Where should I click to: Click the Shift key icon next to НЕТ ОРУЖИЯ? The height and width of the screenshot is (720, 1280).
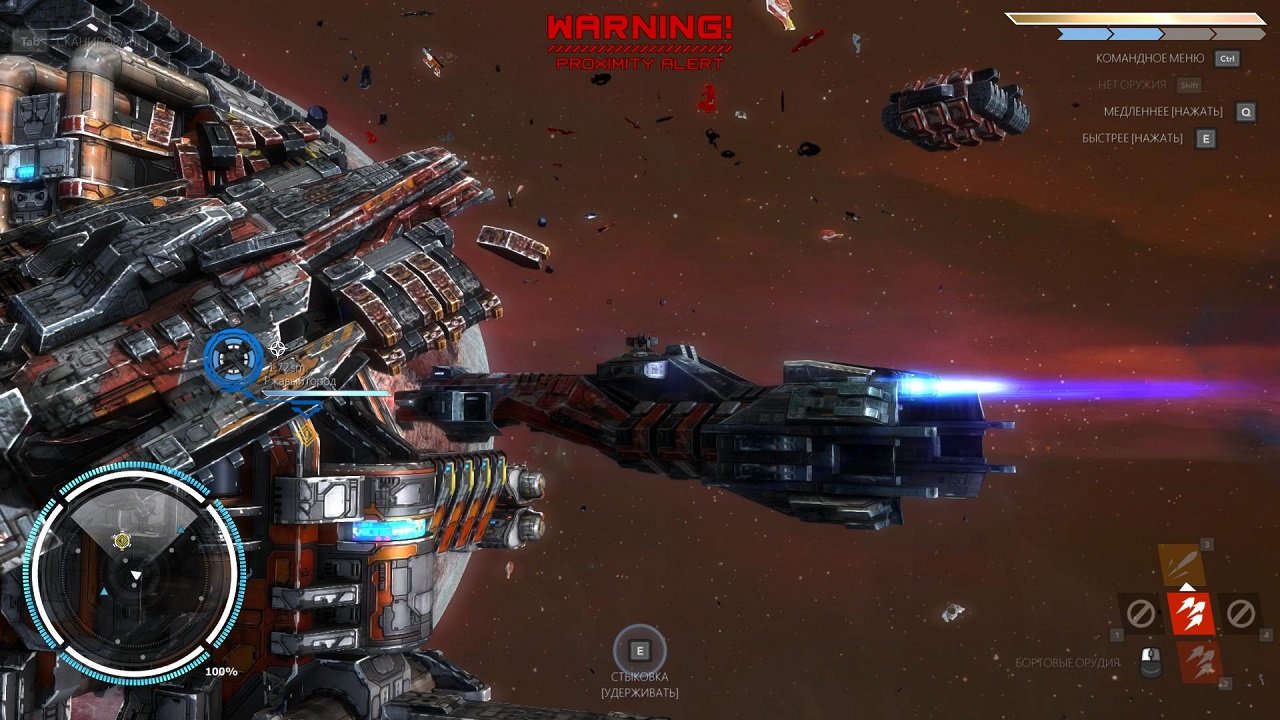[x=1190, y=86]
